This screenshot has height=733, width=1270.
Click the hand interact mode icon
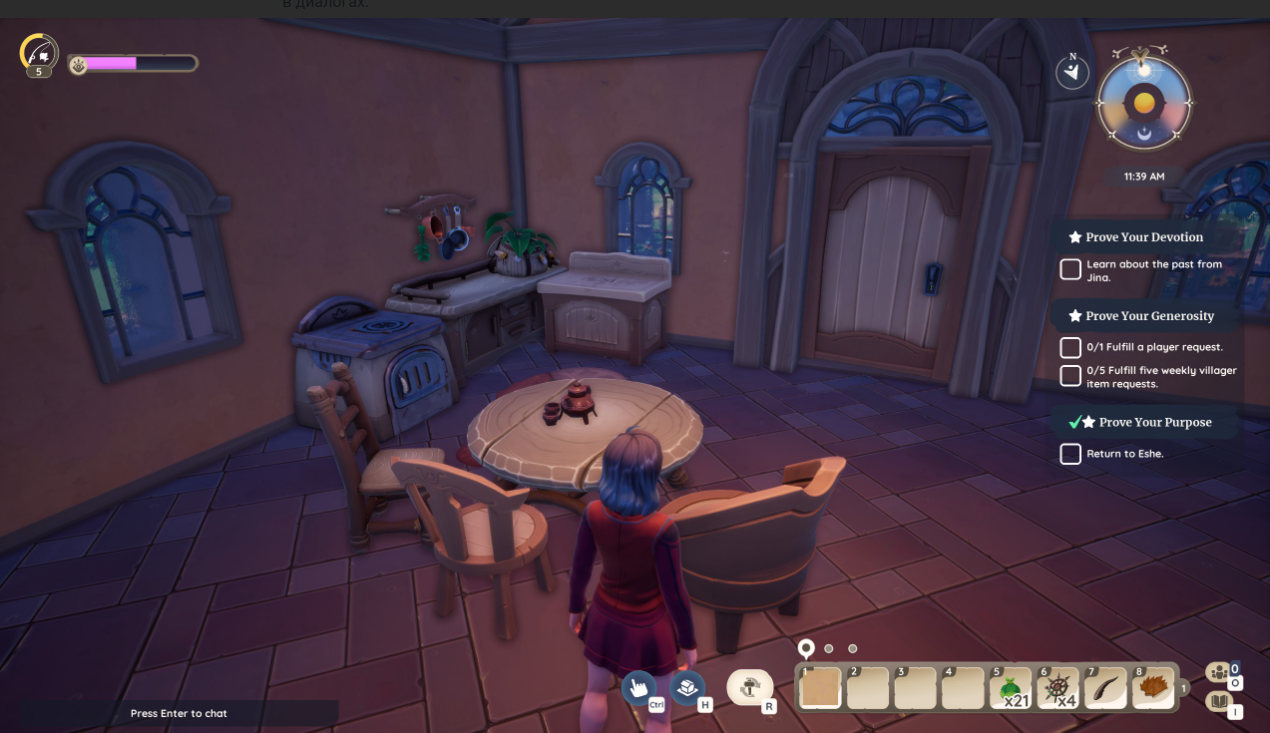pyautogui.click(x=639, y=687)
